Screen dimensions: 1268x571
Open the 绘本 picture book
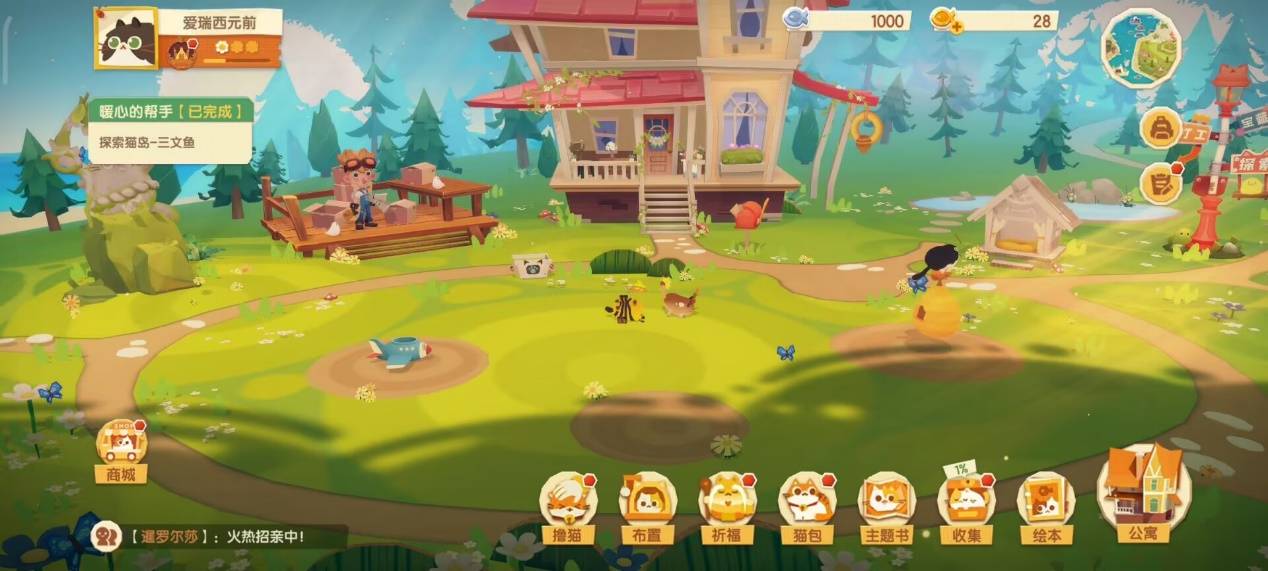point(1046,503)
